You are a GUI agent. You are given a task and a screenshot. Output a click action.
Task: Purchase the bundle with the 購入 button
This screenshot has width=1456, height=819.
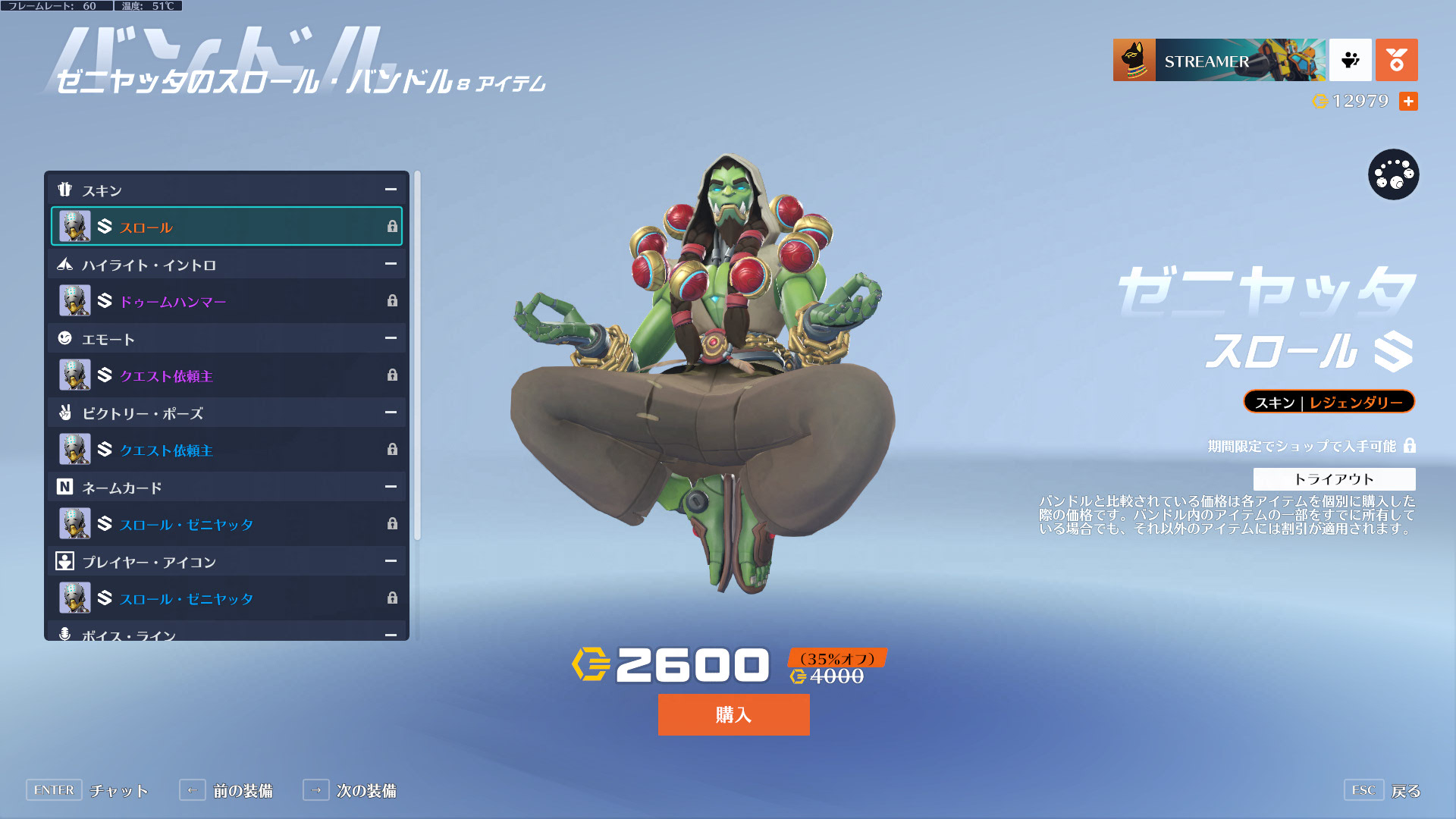tap(733, 714)
